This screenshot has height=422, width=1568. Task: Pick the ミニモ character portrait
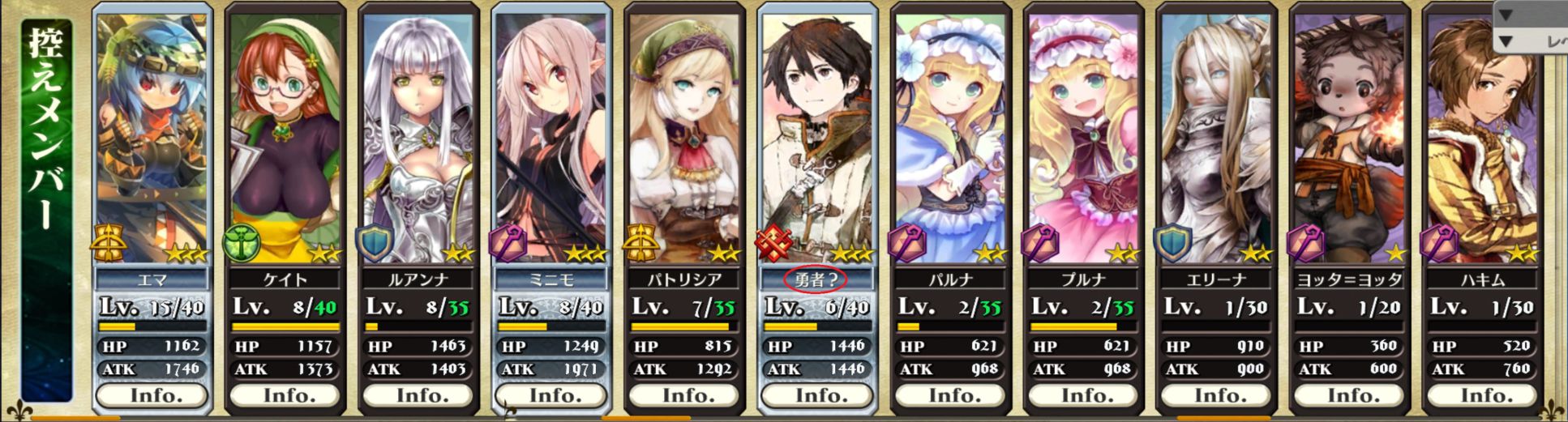(x=551, y=138)
